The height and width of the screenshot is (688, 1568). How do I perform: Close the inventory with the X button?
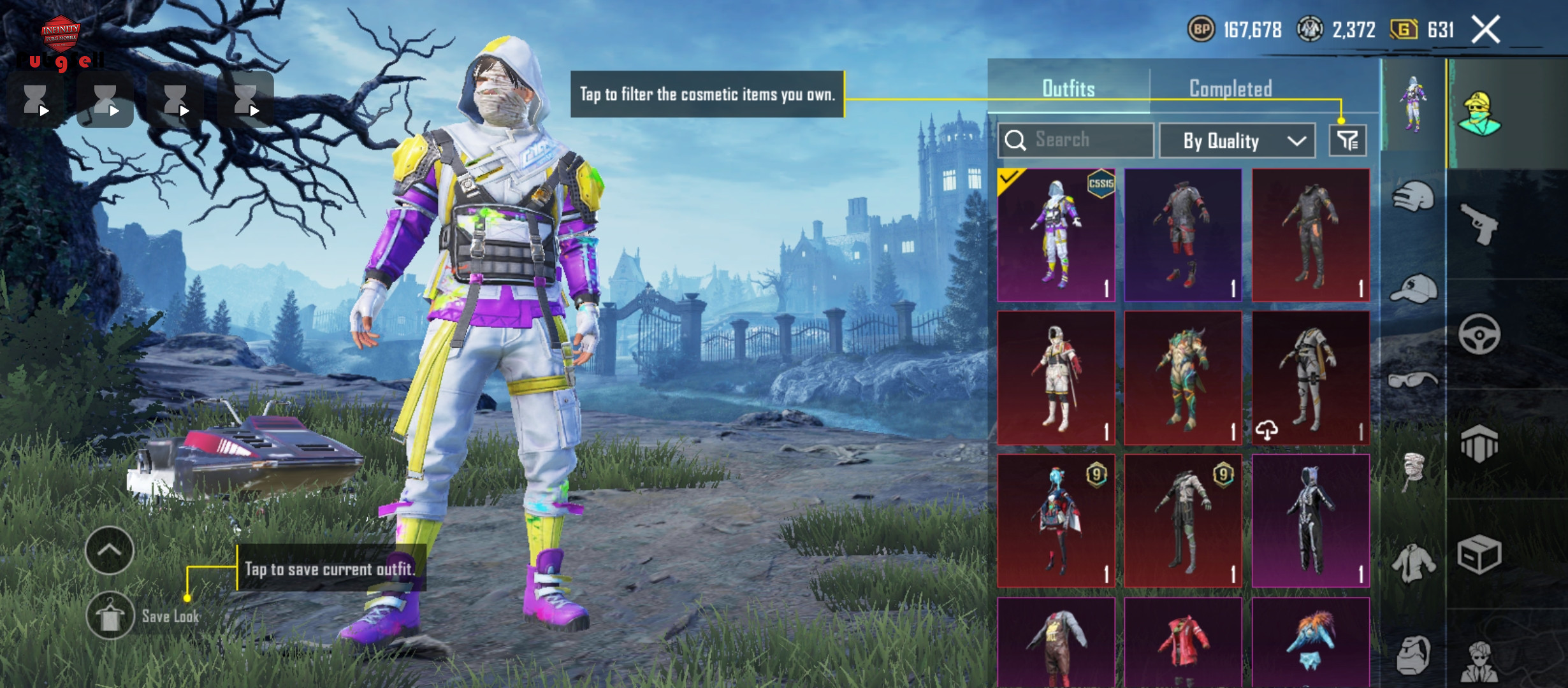point(1485,30)
